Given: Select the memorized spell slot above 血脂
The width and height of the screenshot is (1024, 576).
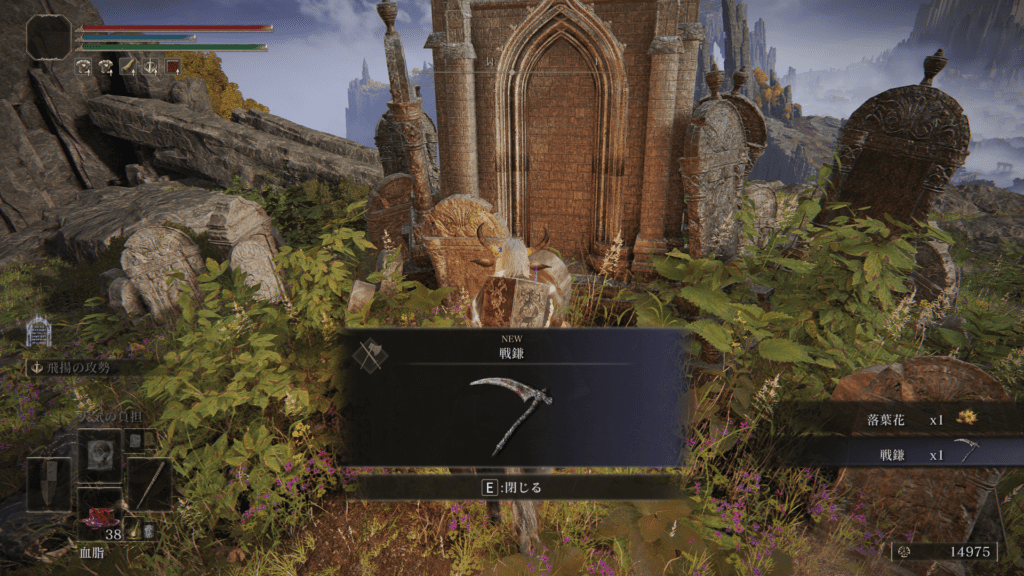Looking at the screenshot, I should pyautogui.click(x=99, y=452).
